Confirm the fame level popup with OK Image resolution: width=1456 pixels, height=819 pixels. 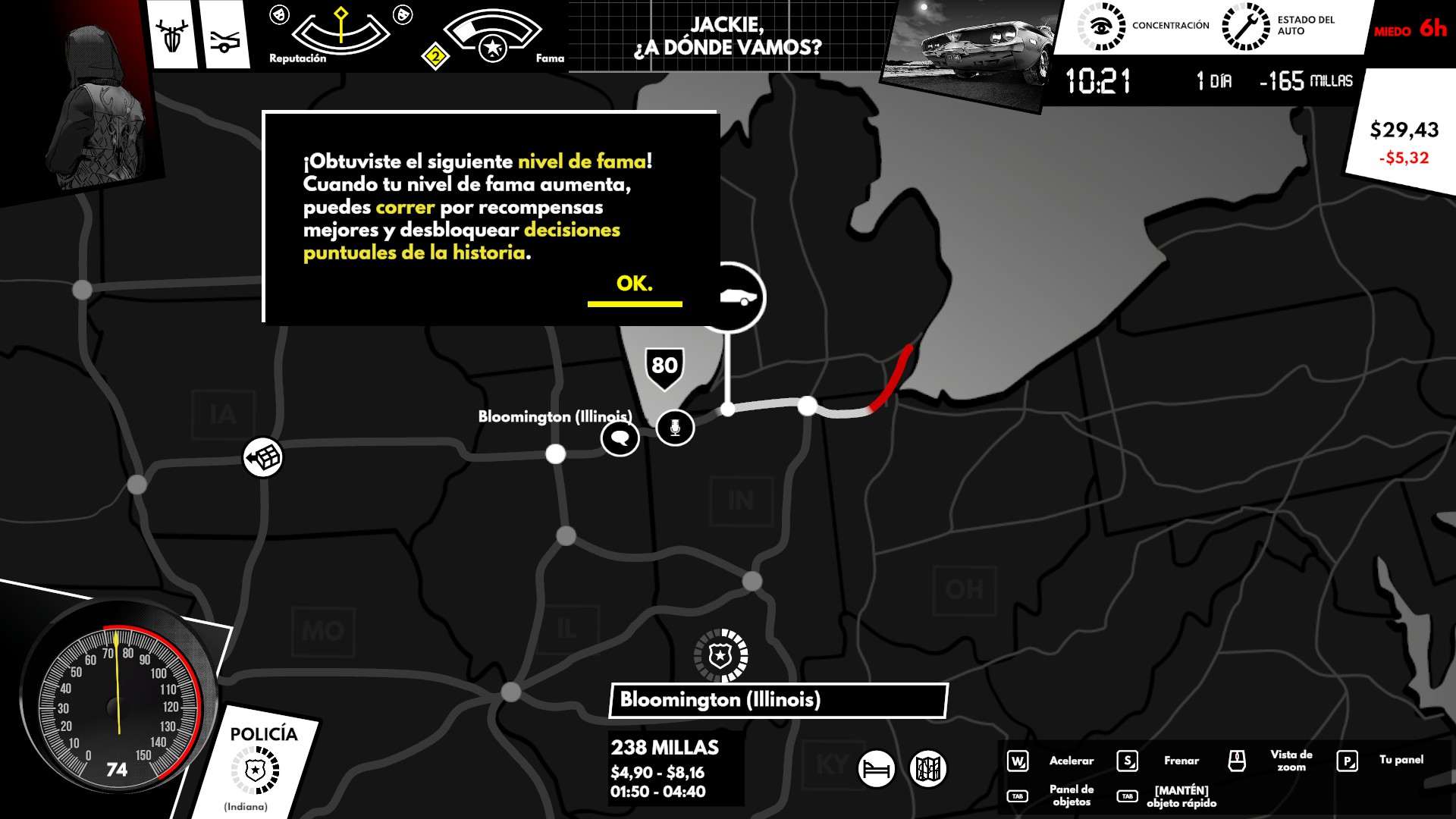pyautogui.click(x=635, y=284)
